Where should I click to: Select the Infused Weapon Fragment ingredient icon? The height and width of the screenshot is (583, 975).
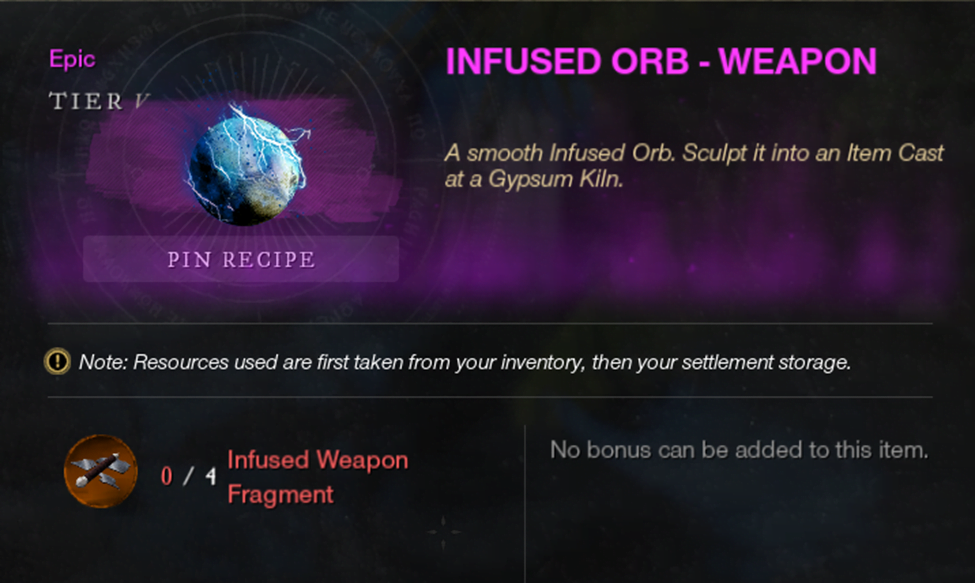click(x=100, y=471)
